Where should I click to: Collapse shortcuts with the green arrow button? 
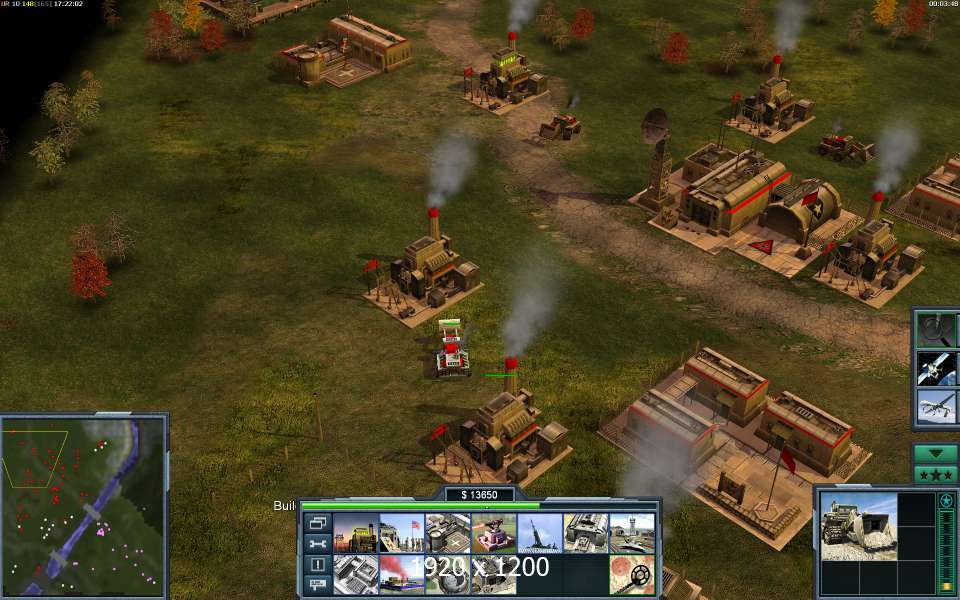(x=936, y=453)
